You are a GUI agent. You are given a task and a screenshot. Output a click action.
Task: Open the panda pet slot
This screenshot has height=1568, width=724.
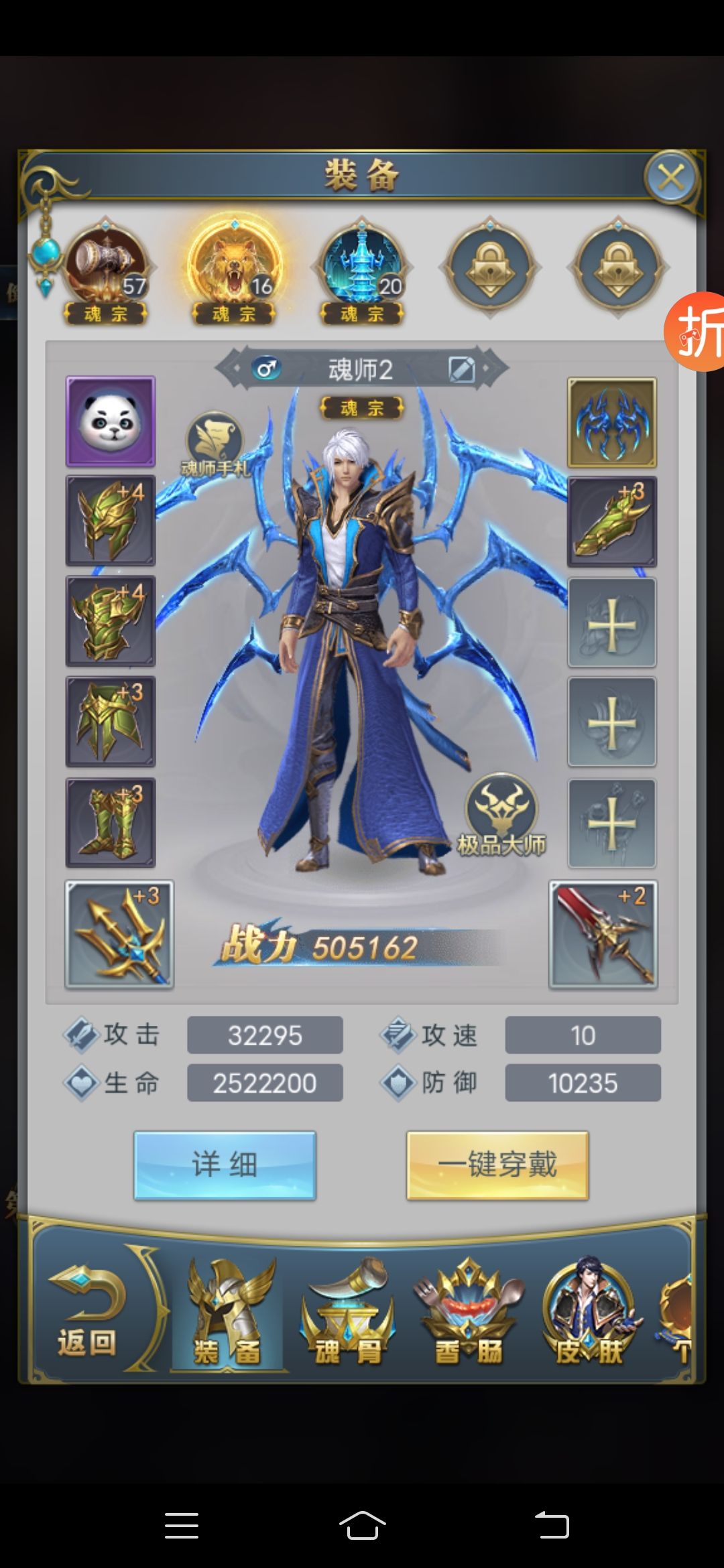pyautogui.click(x=111, y=421)
